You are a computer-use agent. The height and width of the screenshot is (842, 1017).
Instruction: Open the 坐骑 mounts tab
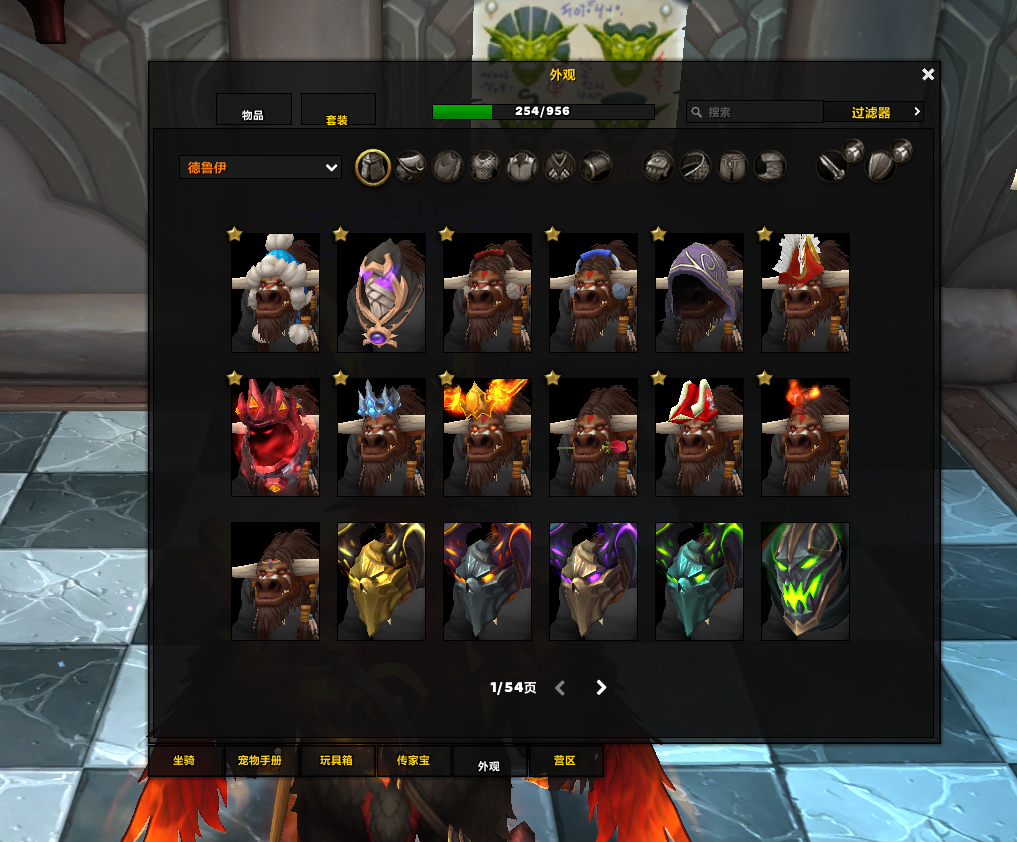point(184,761)
